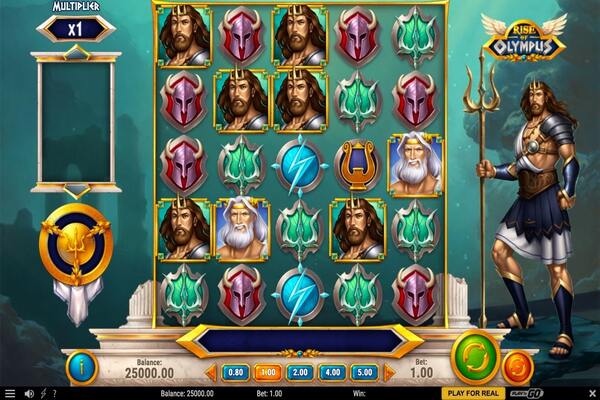The width and height of the screenshot is (600, 400).
Task: Pick the 4.00 bet option
Action: (330, 373)
